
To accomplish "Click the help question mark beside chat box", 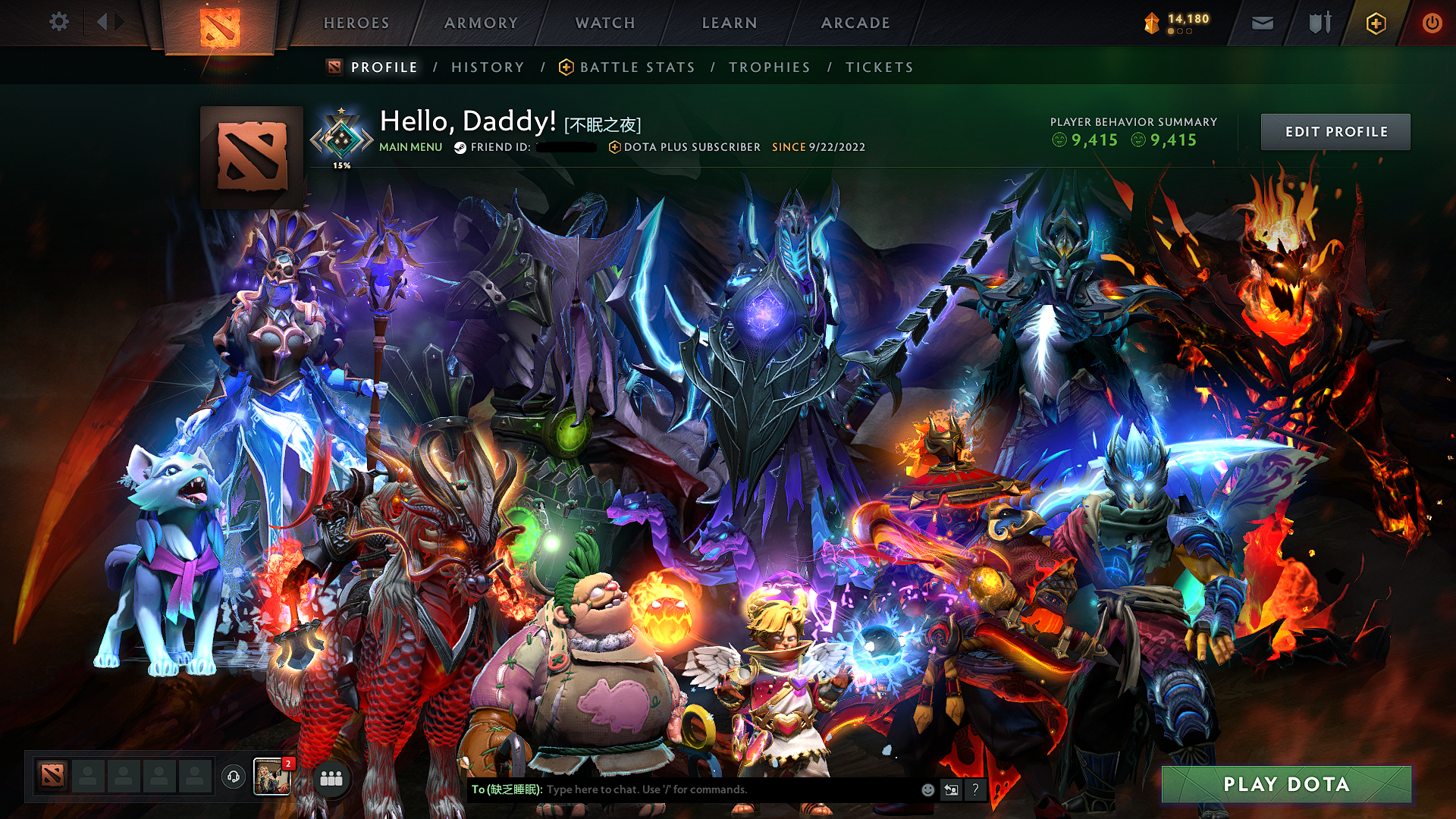I will click(974, 789).
